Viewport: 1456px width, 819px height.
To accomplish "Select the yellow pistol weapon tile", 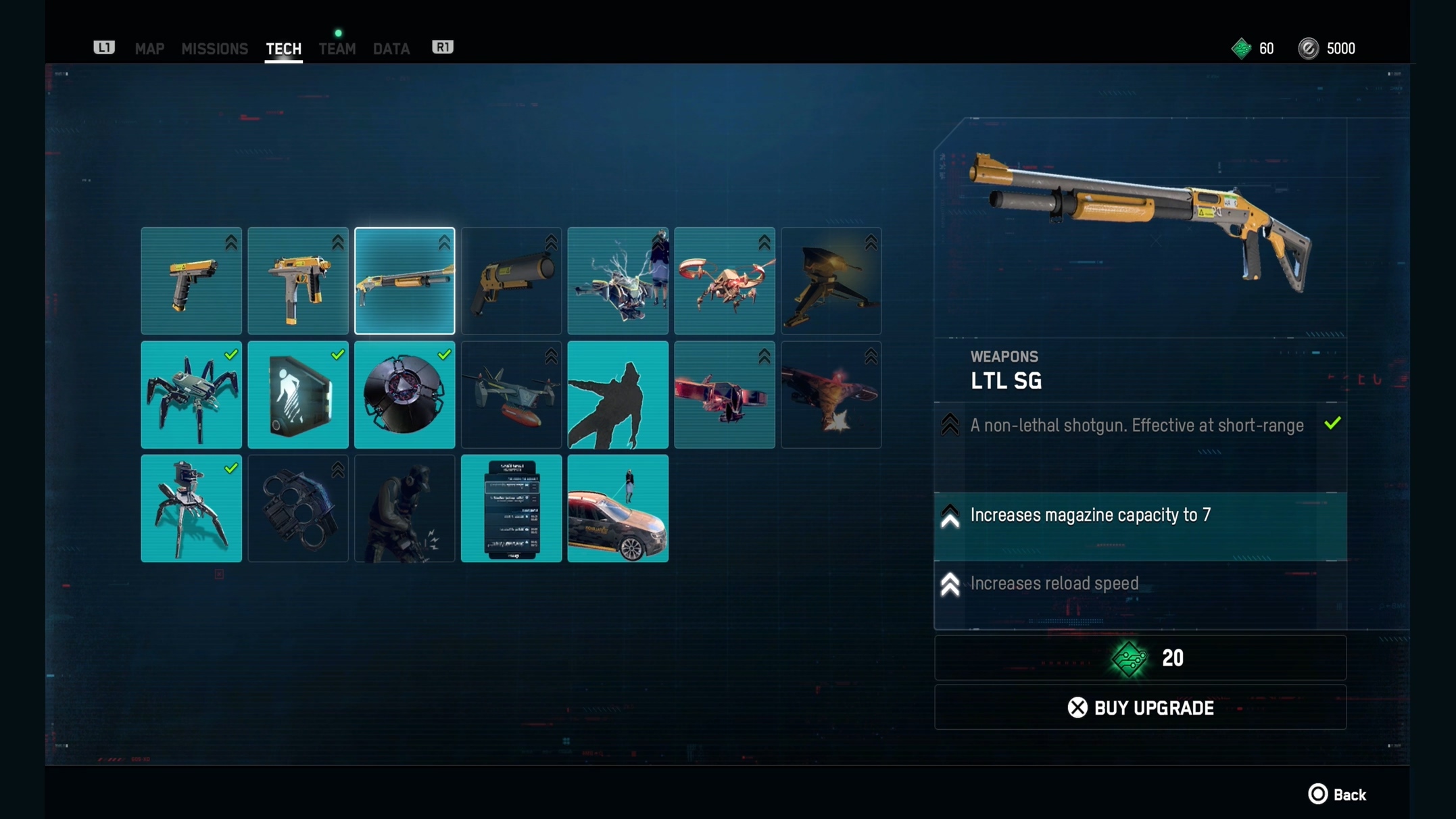I will (x=191, y=281).
